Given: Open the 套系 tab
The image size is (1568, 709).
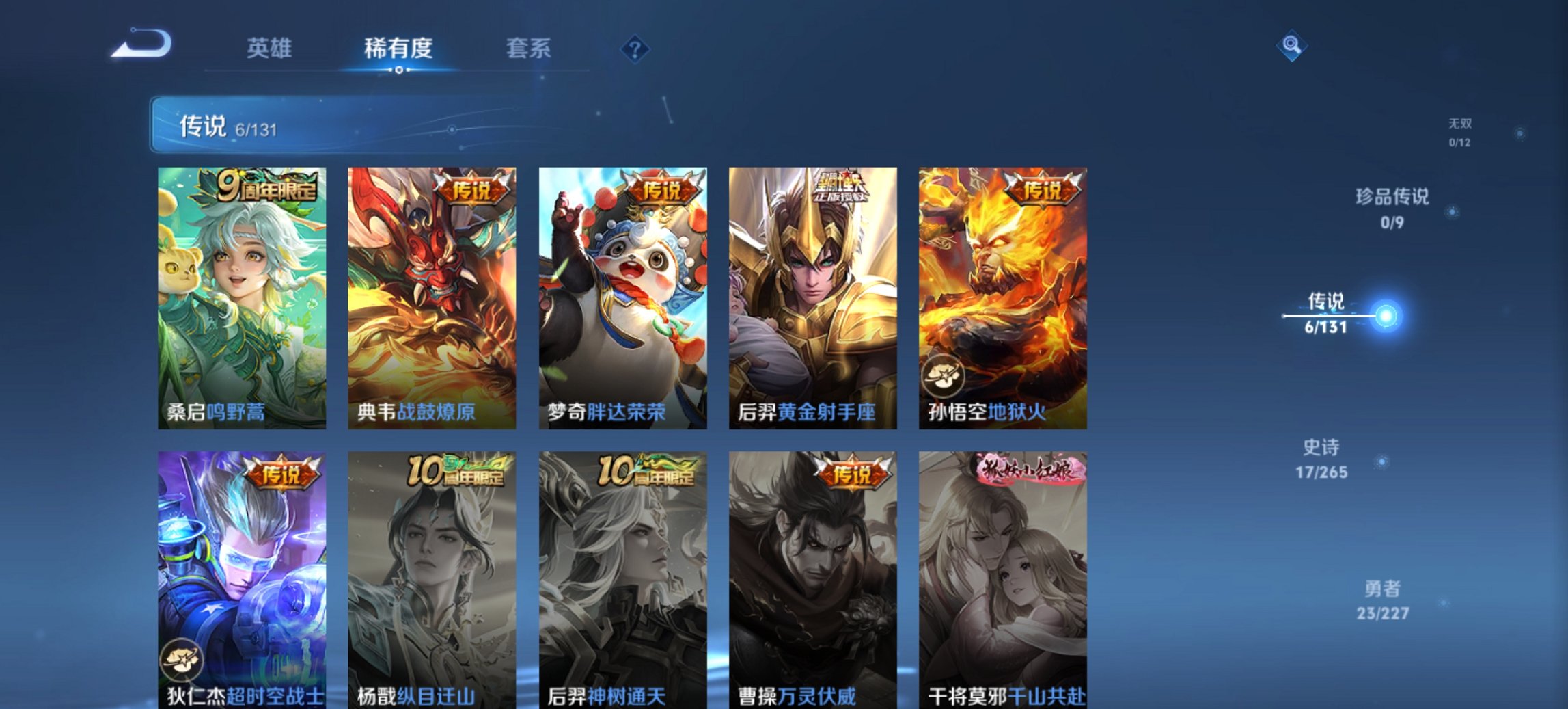Looking at the screenshot, I should pos(528,48).
